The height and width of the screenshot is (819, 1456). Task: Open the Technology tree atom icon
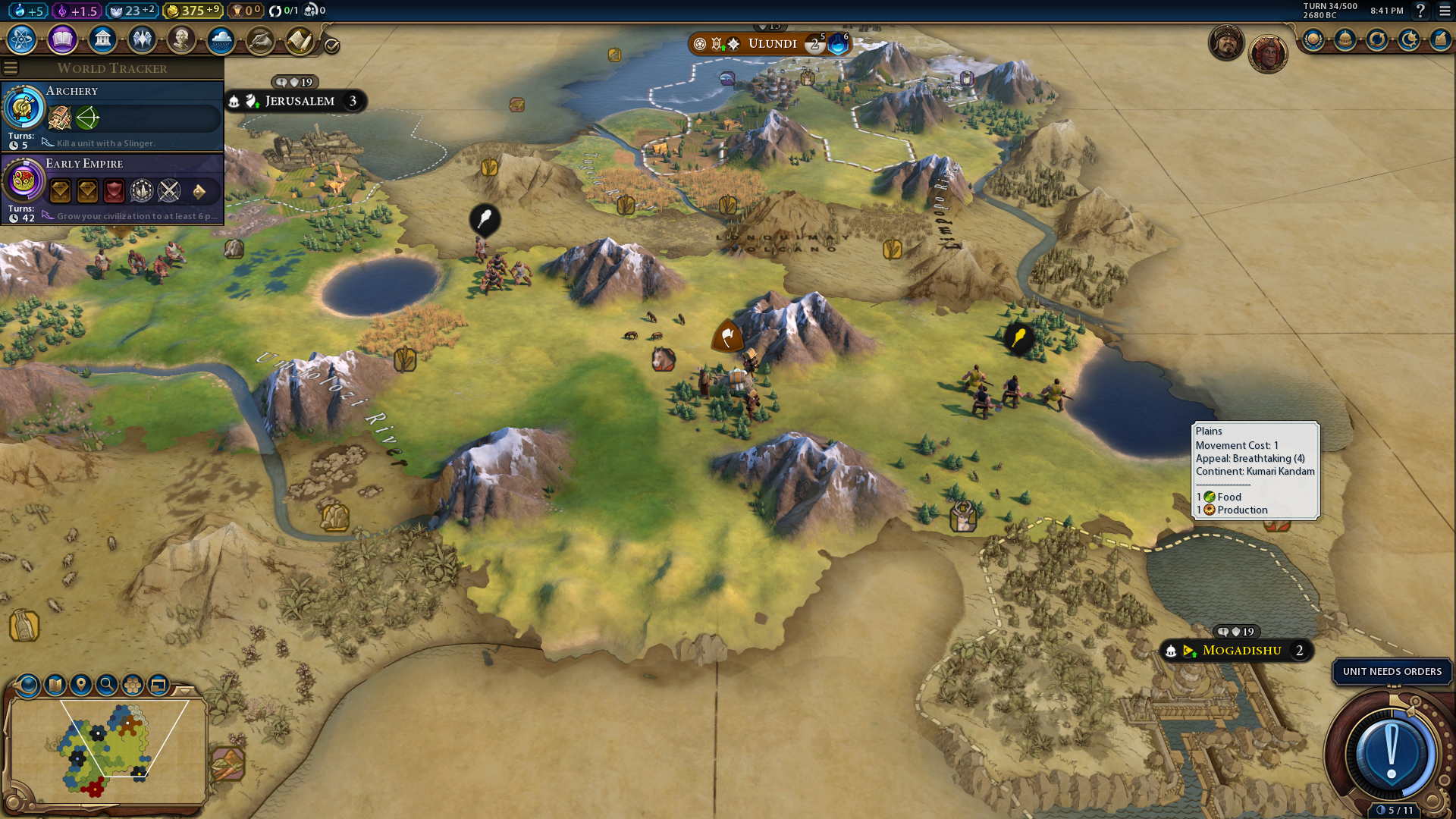pyautogui.click(x=22, y=39)
